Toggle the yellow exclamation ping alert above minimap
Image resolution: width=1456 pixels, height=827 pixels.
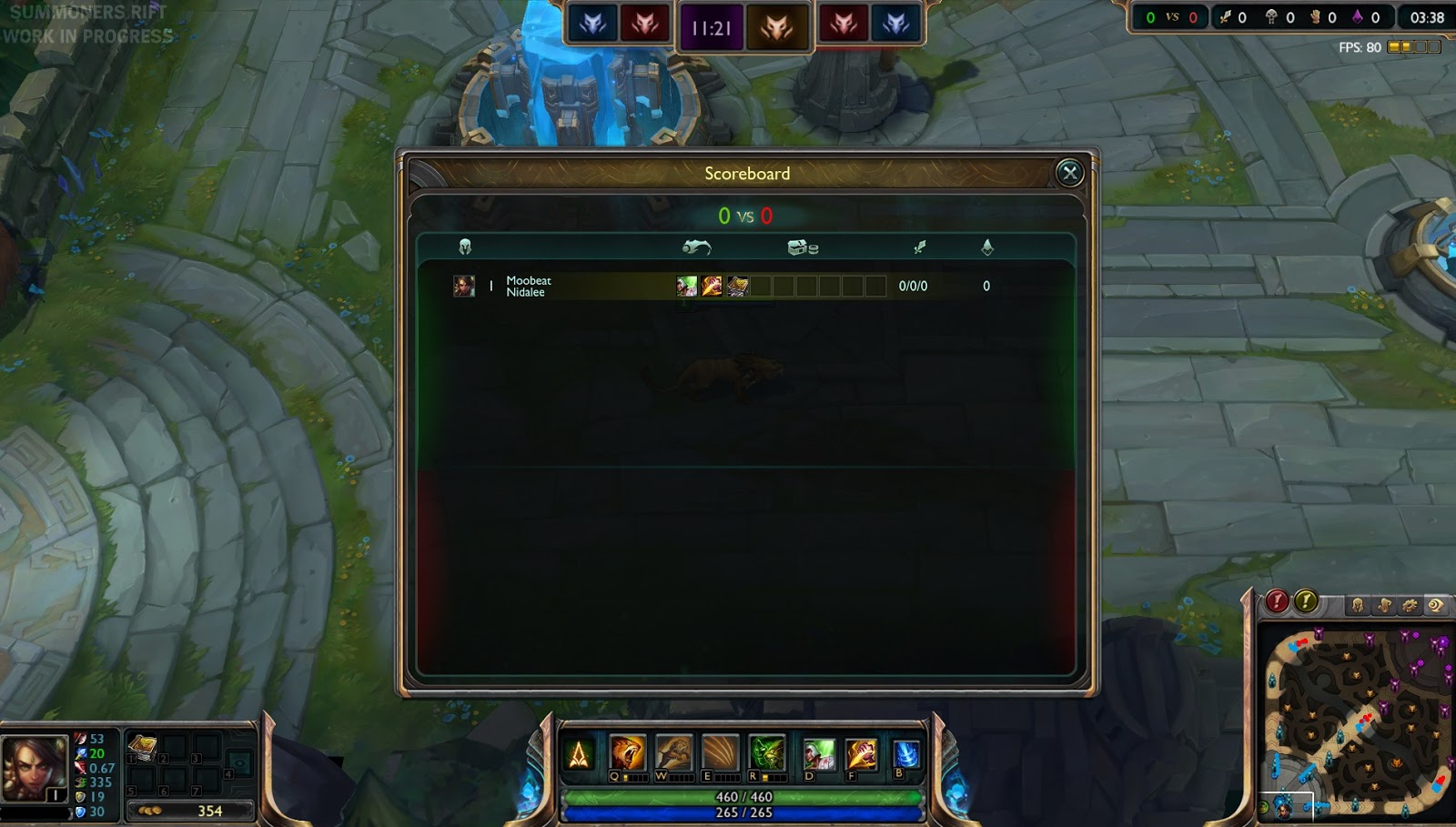coord(1307,602)
